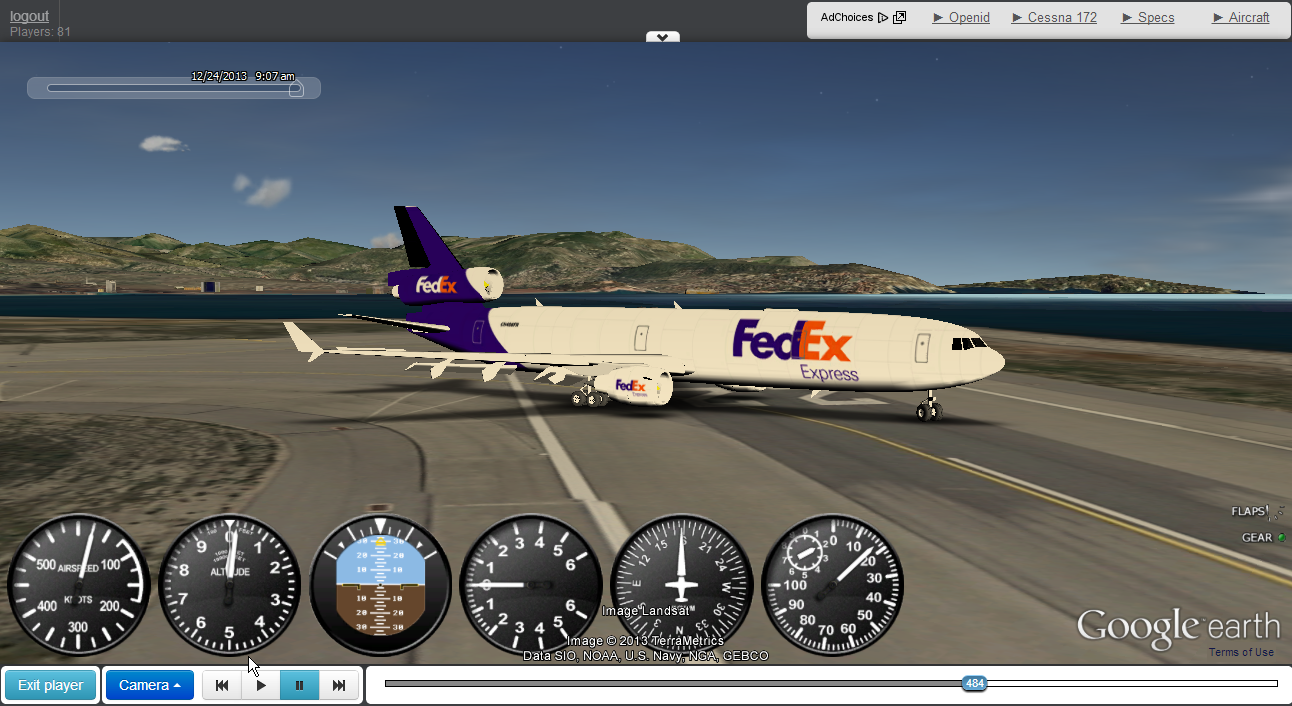Open the Camera dropdown menu
This screenshot has height=706, width=1292.
click(x=149, y=685)
